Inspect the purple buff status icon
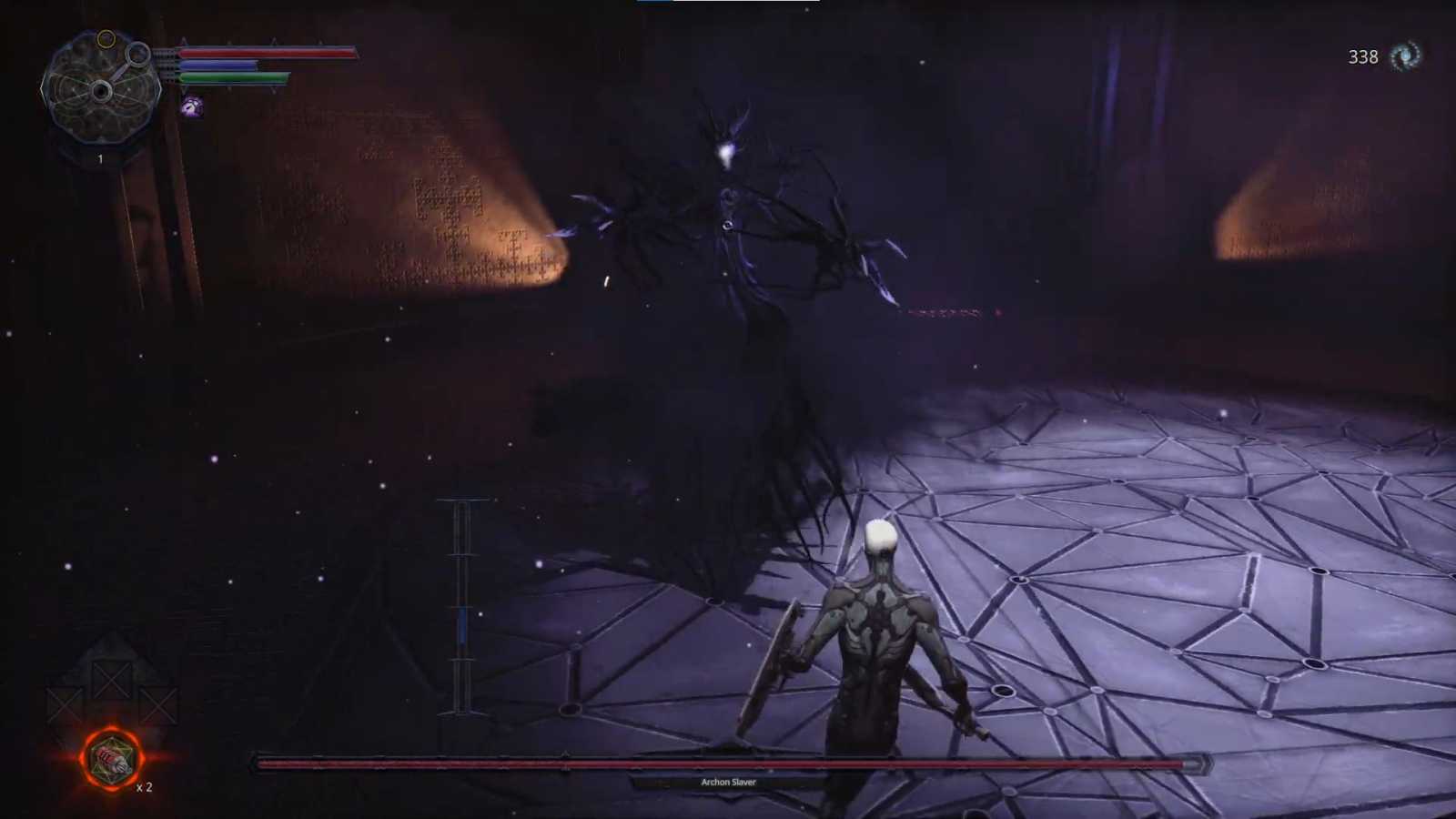The image size is (1456, 819). [192, 106]
